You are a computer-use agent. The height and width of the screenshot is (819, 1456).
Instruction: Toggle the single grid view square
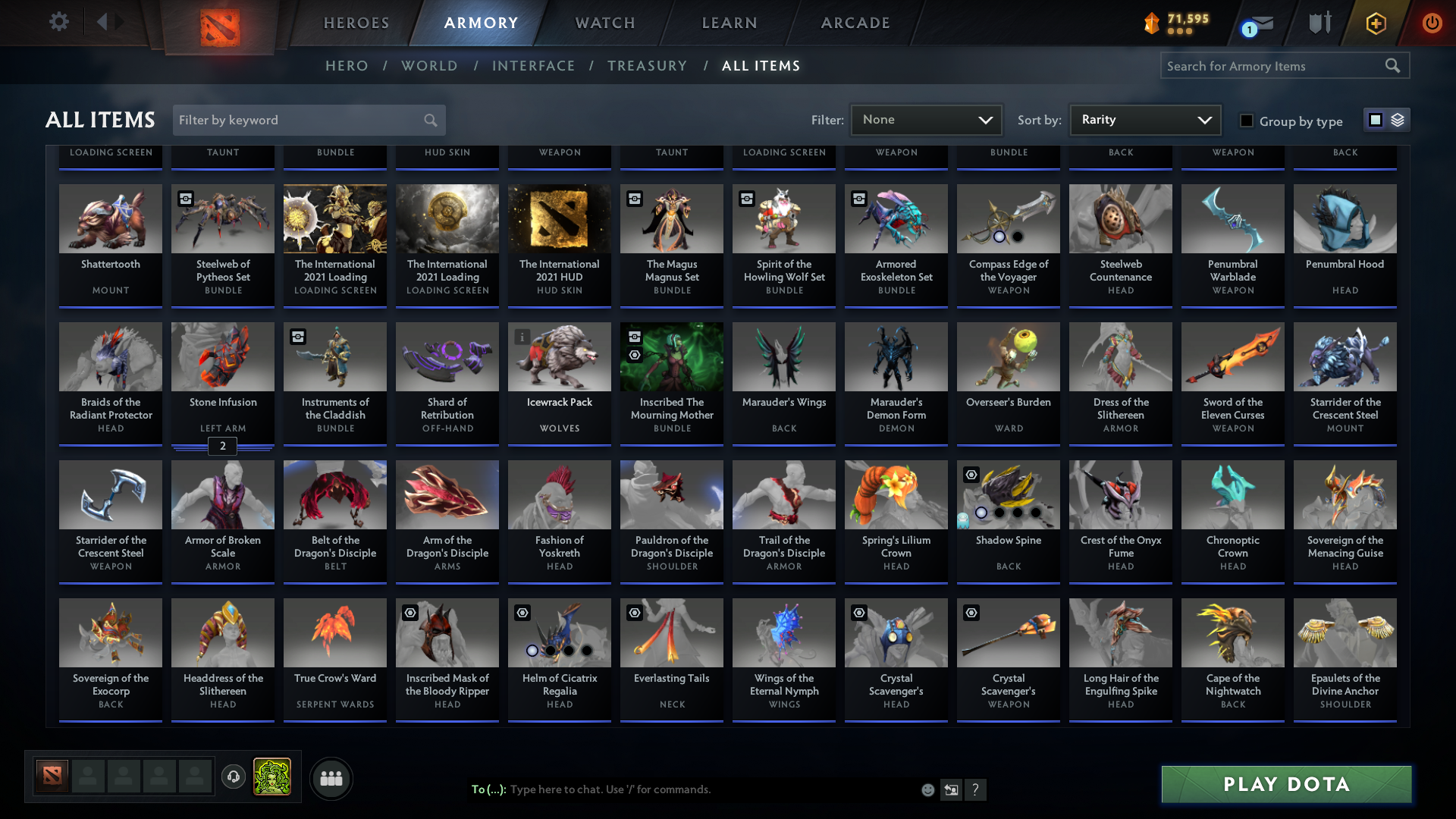(x=1375, y=120)
